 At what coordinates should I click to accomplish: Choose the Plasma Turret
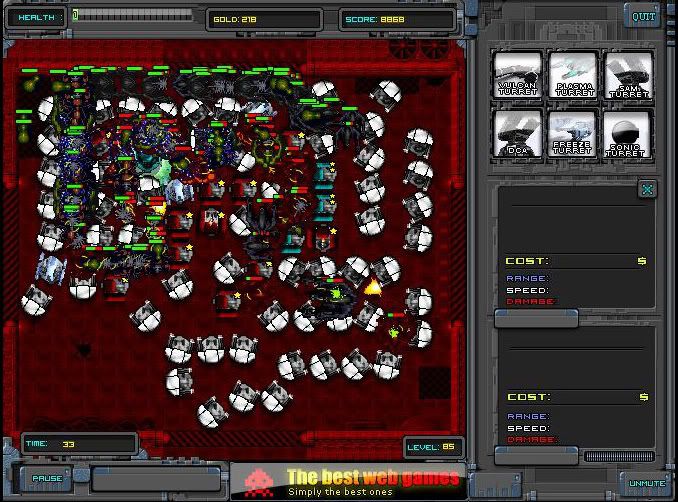[x=573, y=76]
